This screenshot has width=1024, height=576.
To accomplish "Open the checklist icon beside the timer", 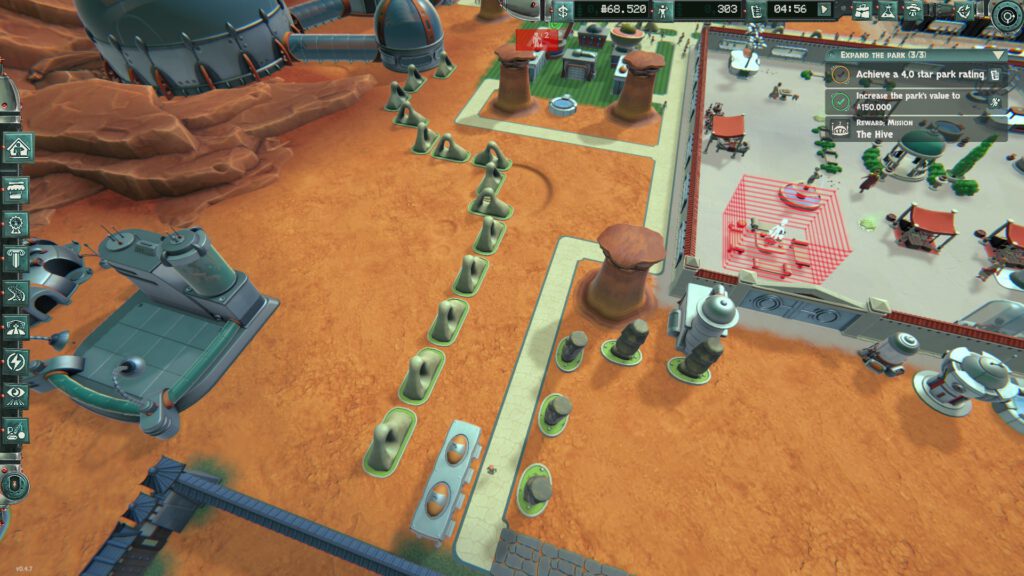I will (x=757, y=10).
